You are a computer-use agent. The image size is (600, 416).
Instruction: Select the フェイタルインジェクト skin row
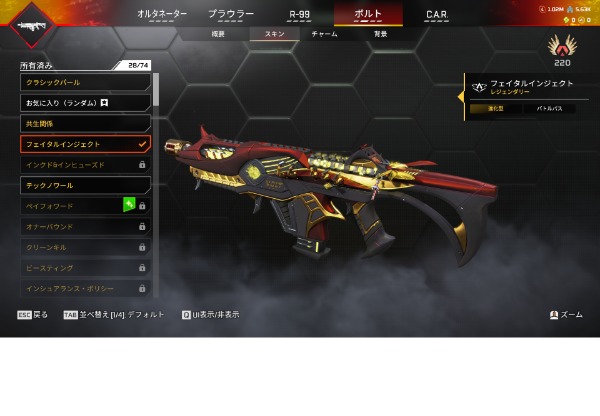pos(85,144)
